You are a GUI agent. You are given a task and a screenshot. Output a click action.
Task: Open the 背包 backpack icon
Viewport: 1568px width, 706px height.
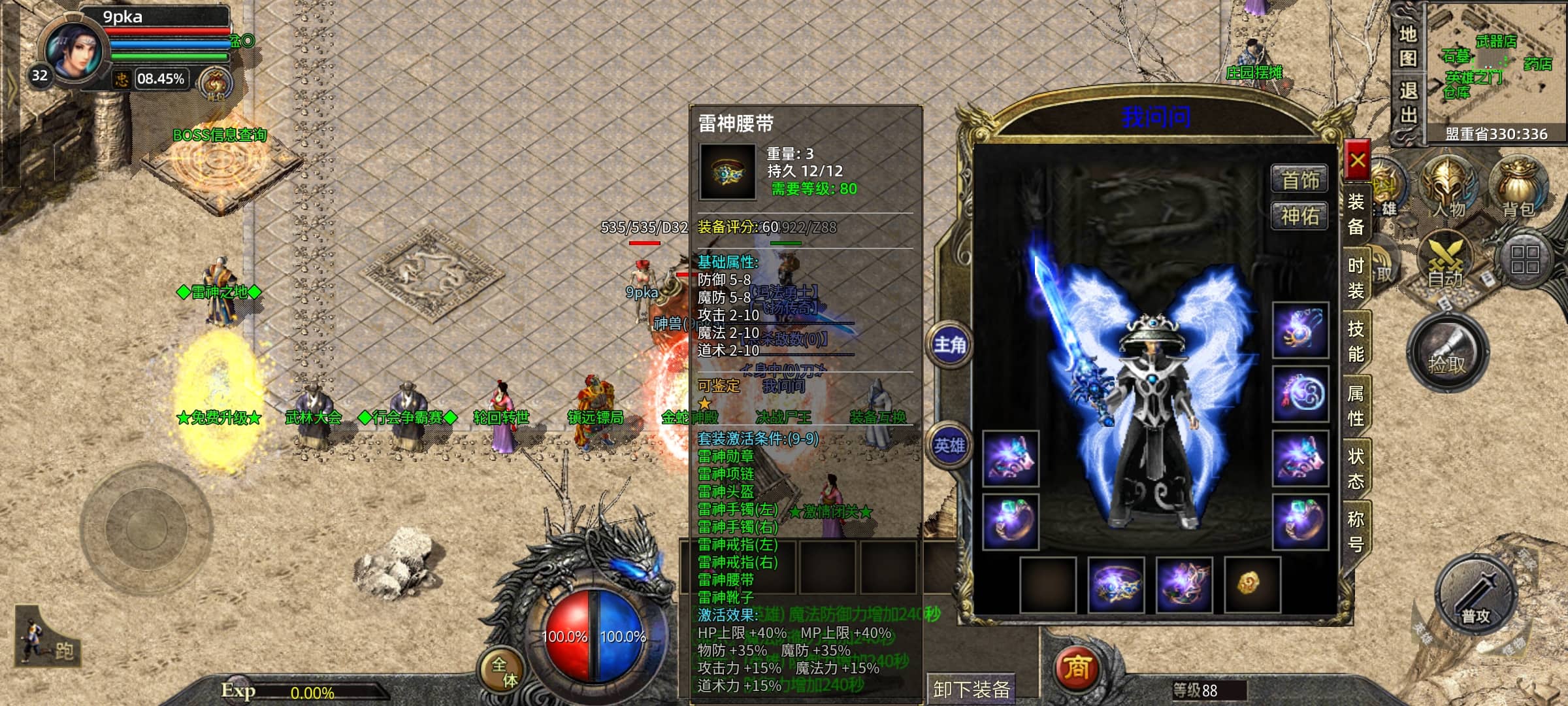1518,188
